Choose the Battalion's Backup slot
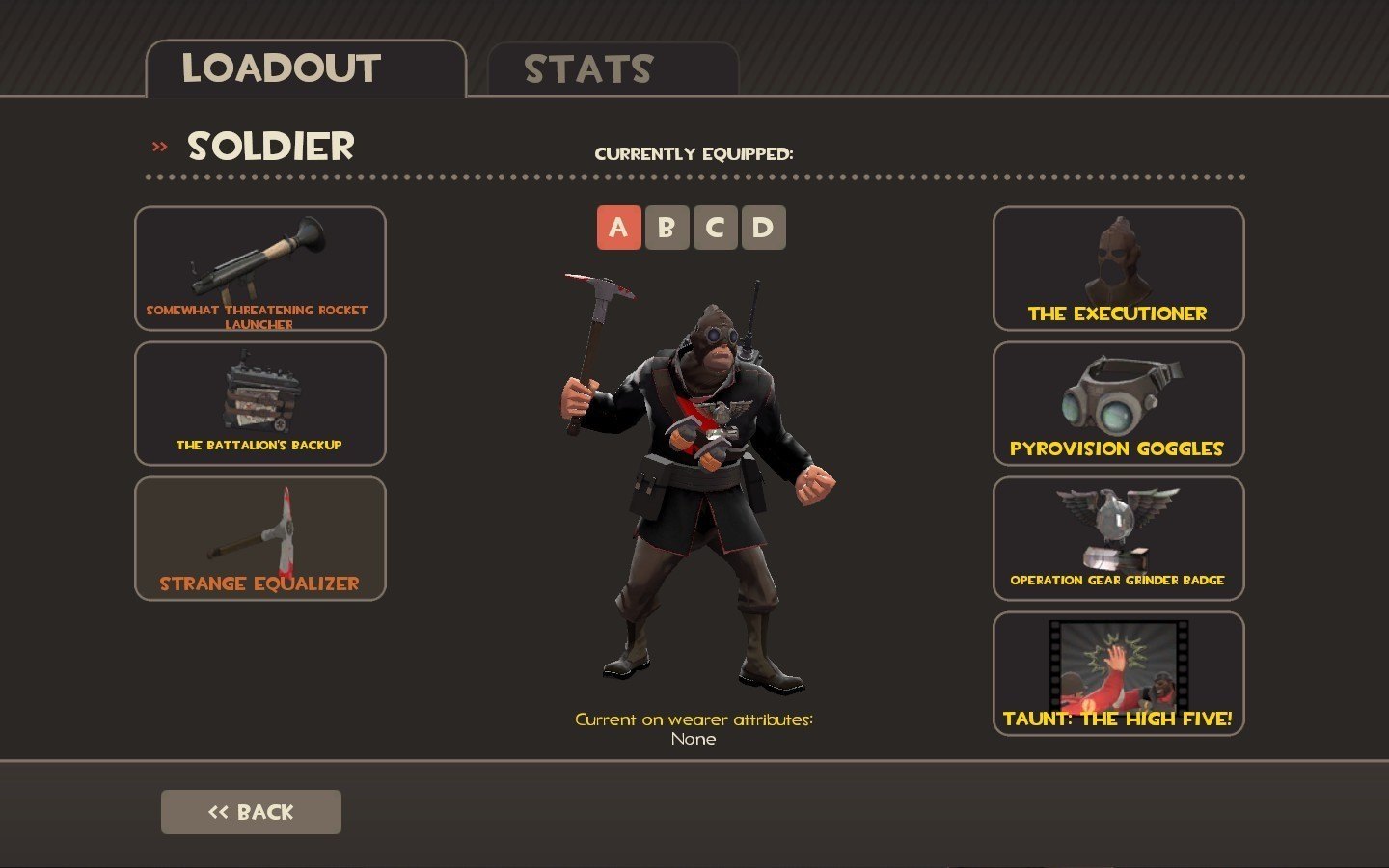 (260, 404)
